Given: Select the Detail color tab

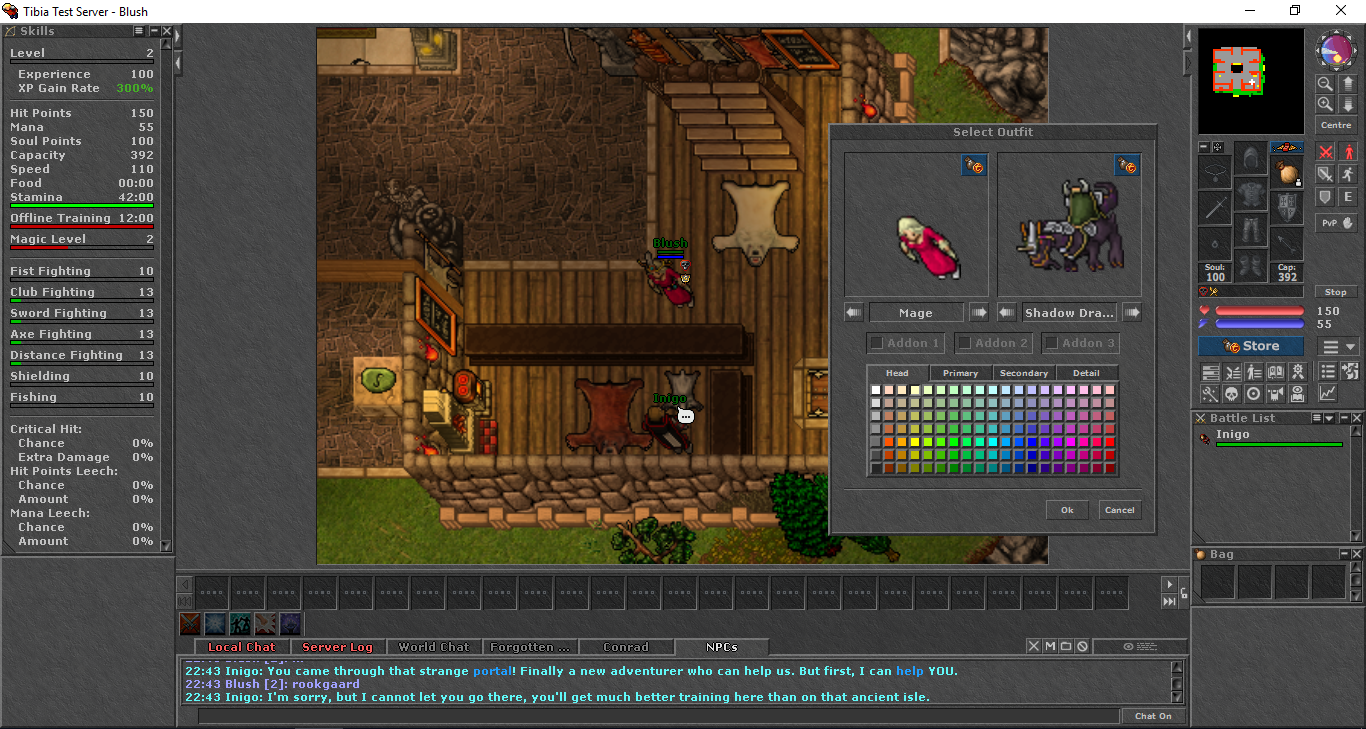Looking at the screenshot, I should (1086, 373).
